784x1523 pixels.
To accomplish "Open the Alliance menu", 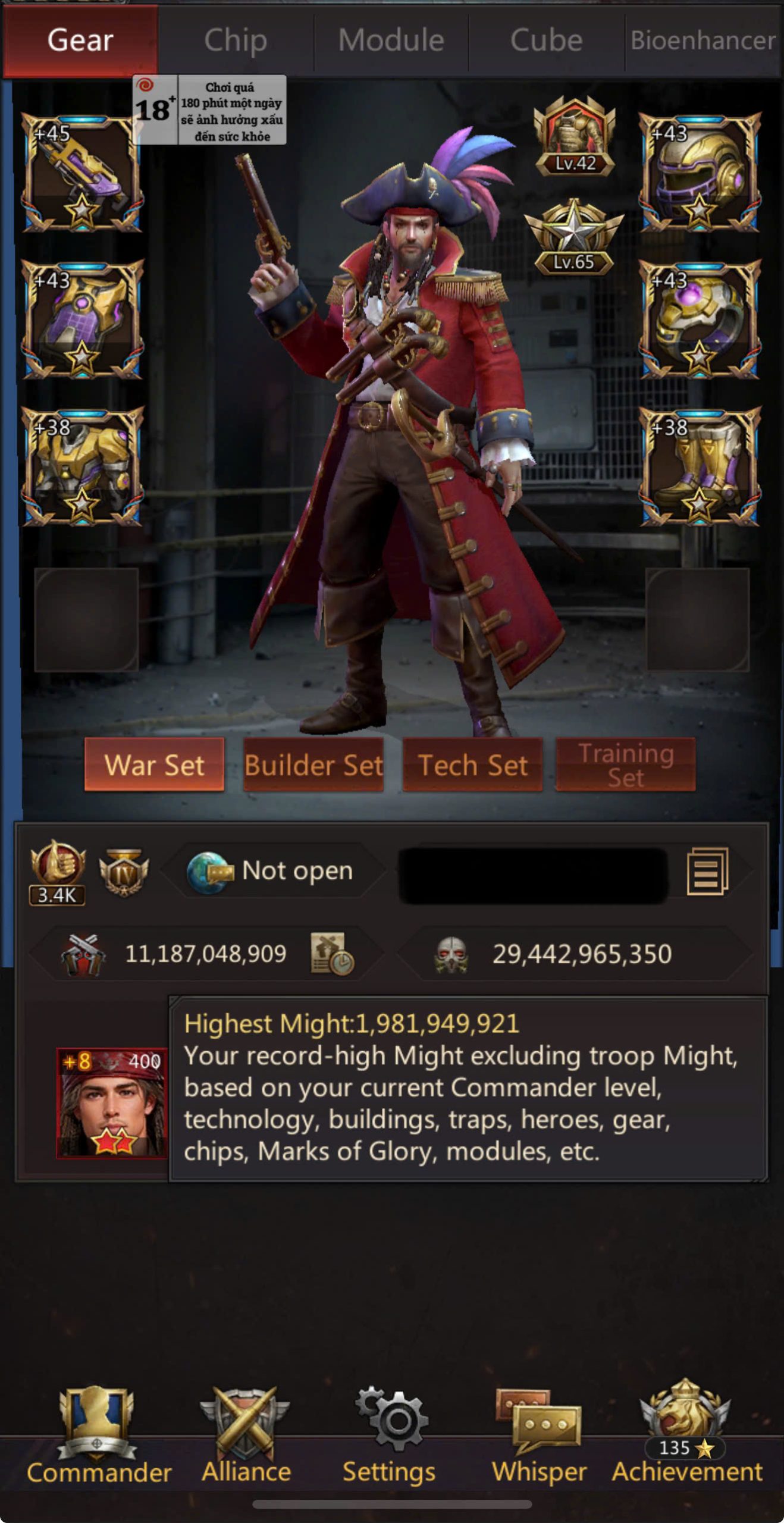I will 246,1435.
